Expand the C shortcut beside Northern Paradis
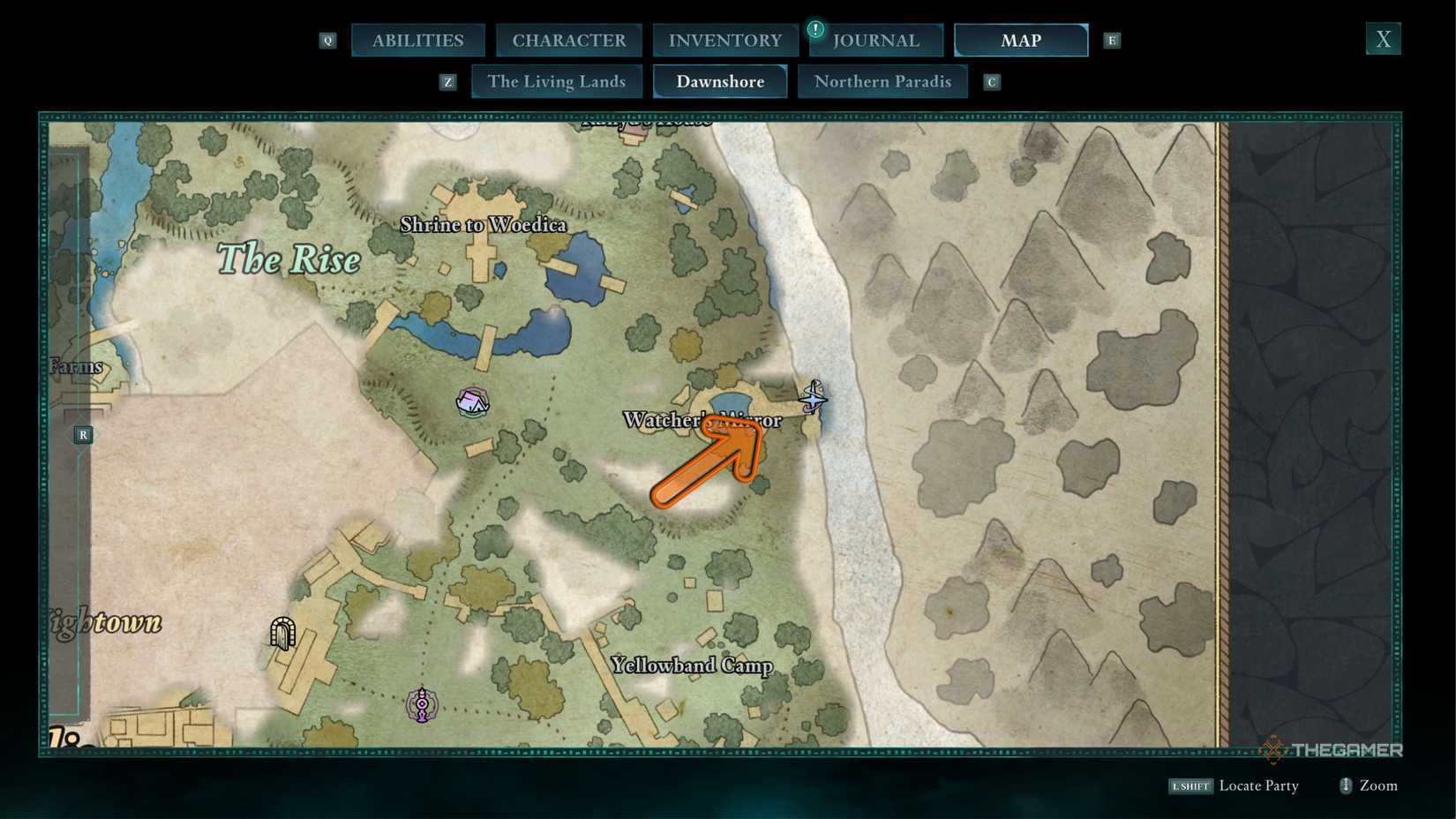Screen dimensions: 1456x819 [992, 81]
